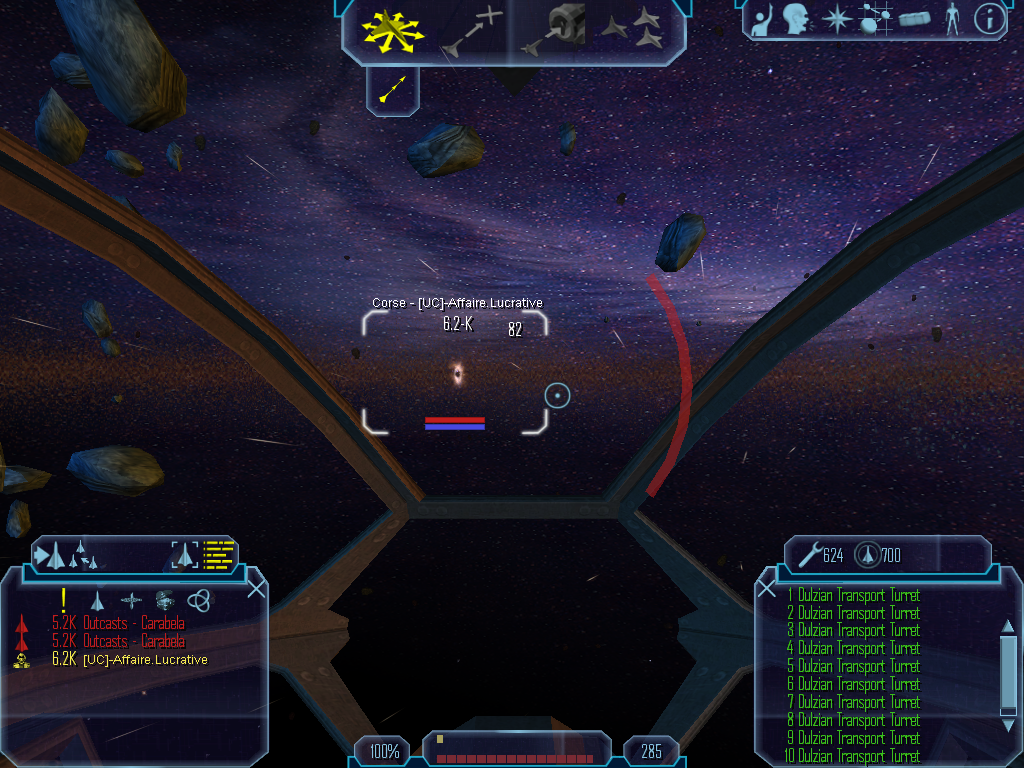Image resolution: width=1024 pixels, height=768 pixels.
Task: Close the contact list panel
Action: pyautogui.click(x=256, y=588)
